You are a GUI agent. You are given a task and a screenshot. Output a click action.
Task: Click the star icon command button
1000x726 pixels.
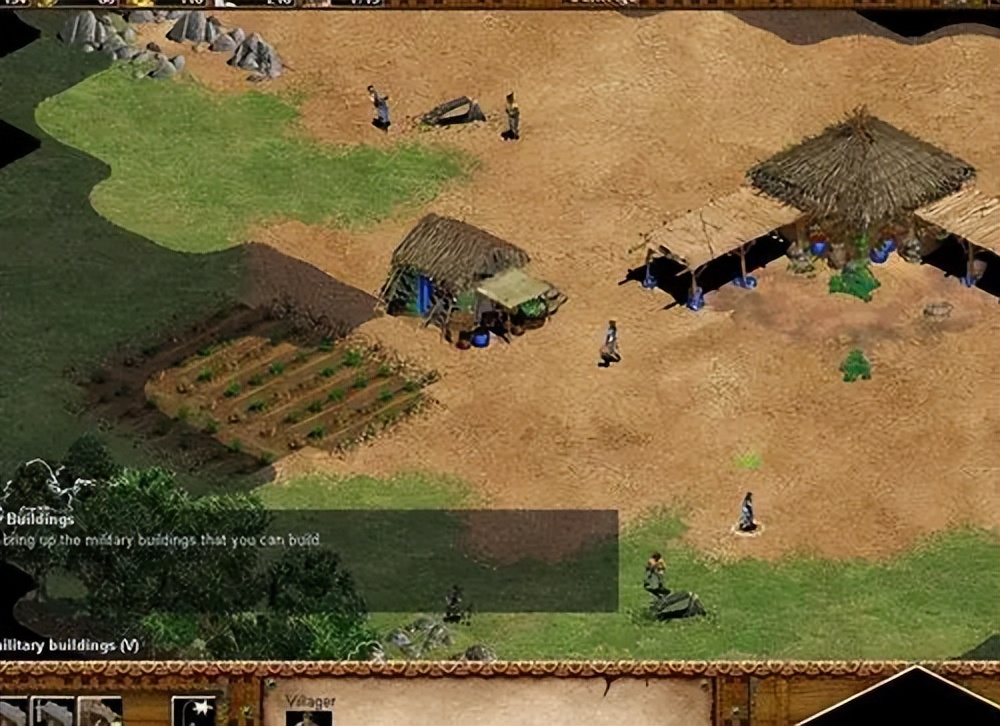(x=194, y=711)
